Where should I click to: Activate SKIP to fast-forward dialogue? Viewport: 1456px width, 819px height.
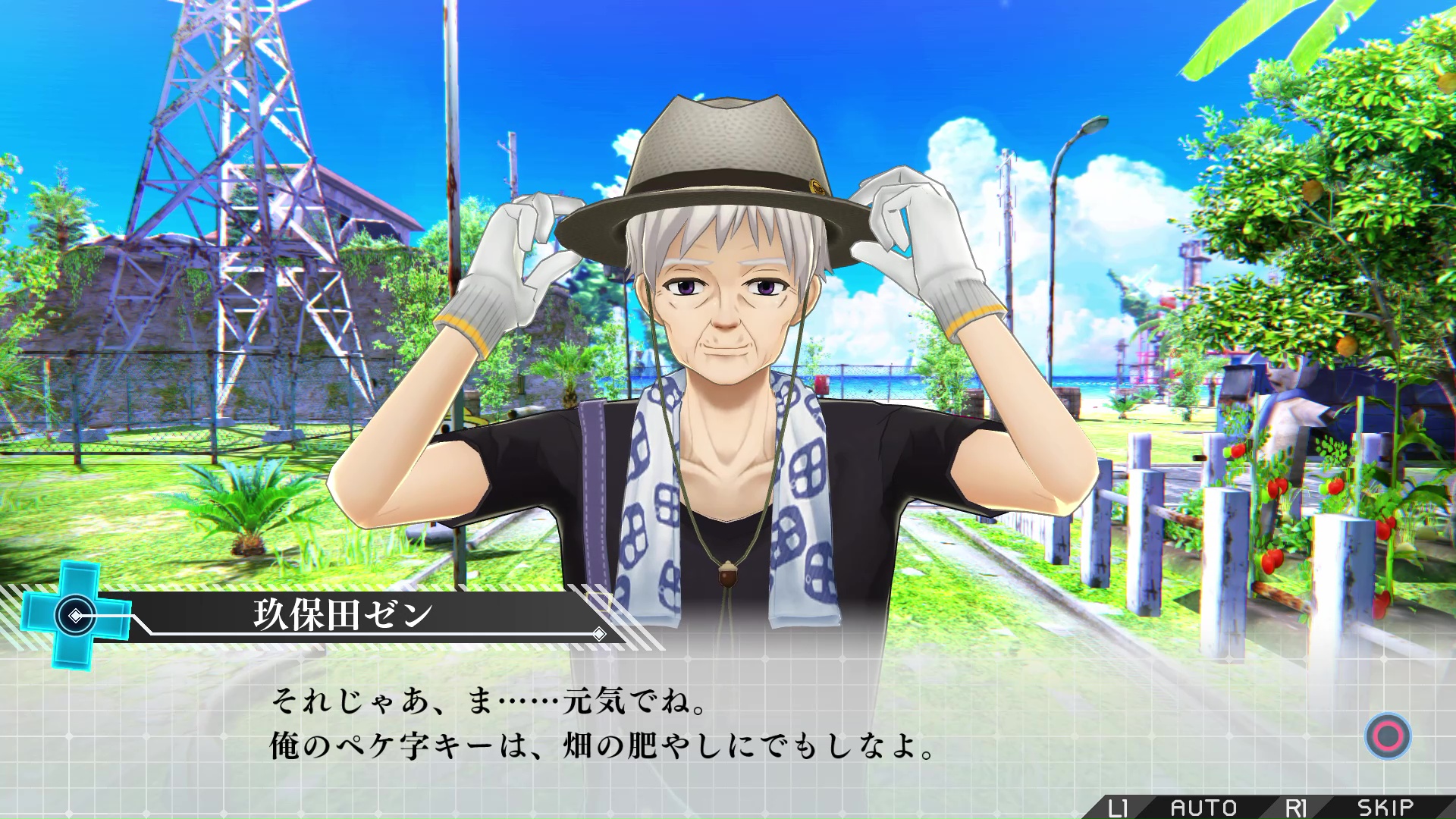coord(1385,808)
